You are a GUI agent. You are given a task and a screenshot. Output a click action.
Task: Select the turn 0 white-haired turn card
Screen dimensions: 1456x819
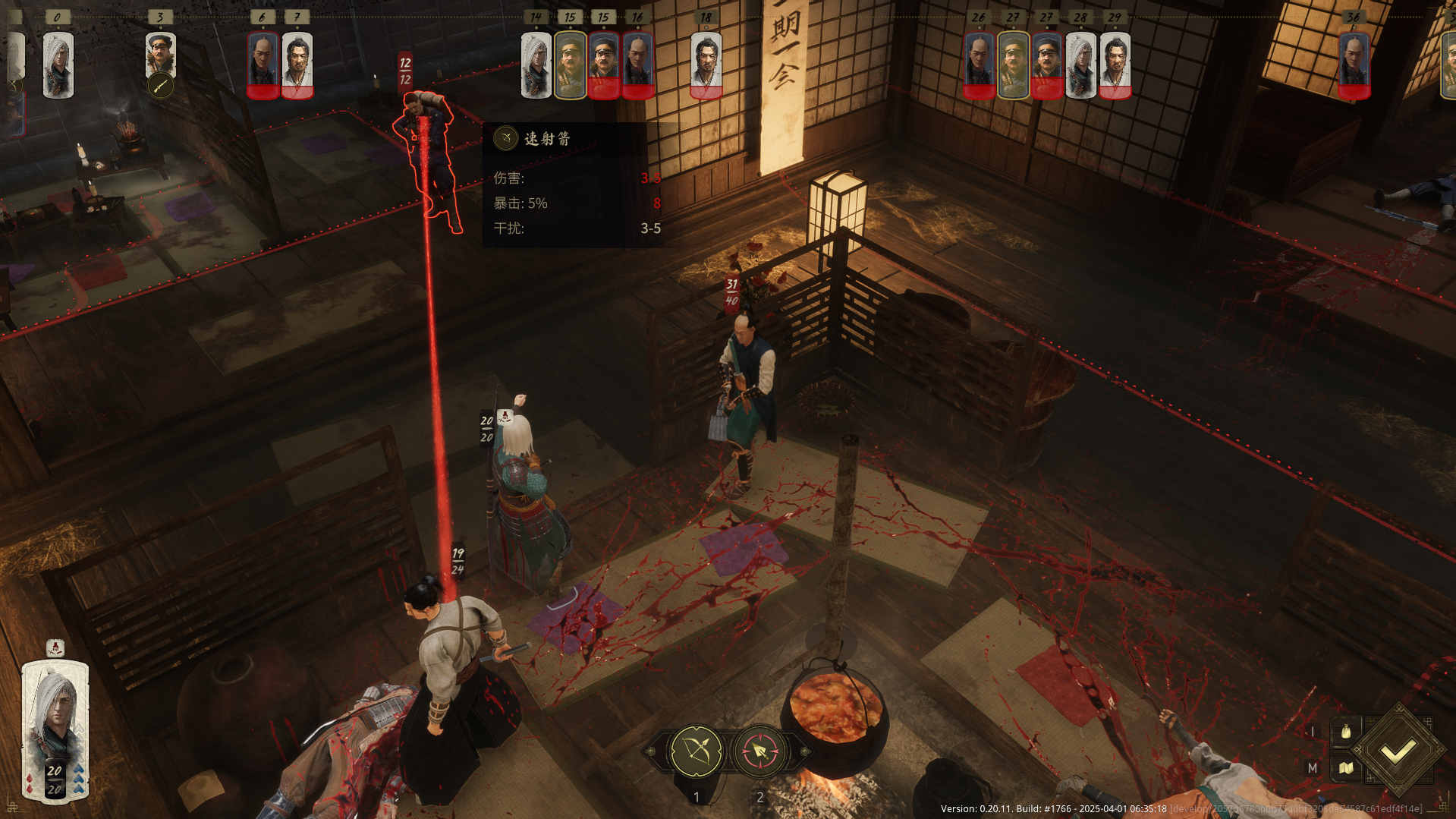58,65
